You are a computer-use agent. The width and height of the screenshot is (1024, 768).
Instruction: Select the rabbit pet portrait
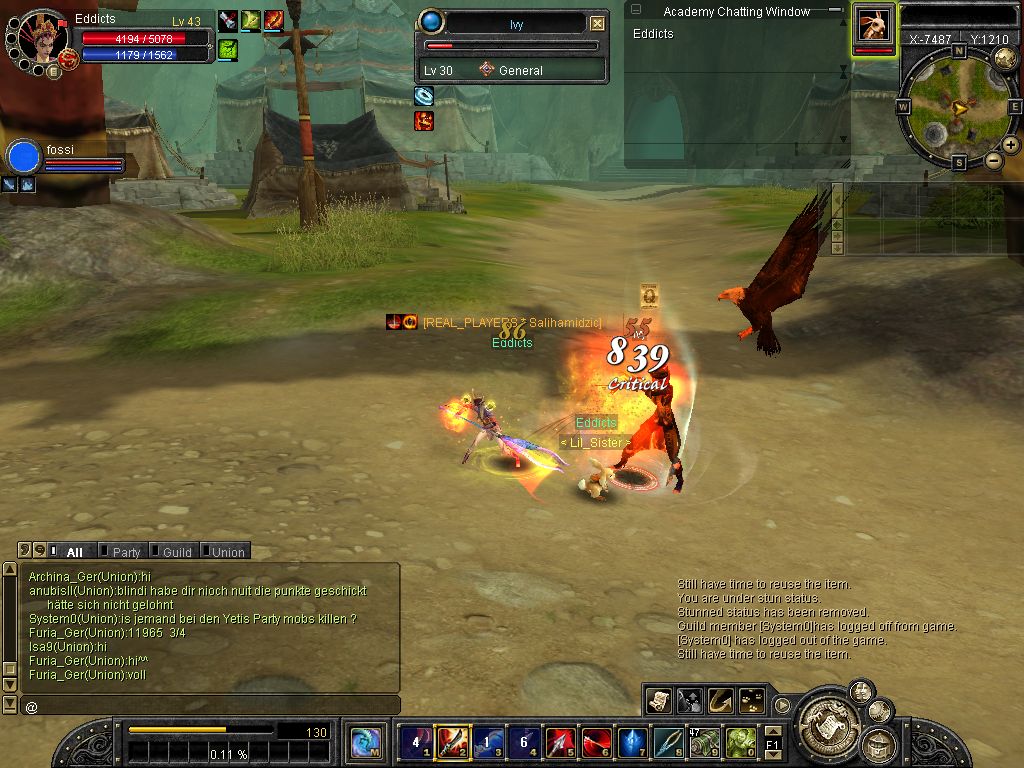coord(873,25)
